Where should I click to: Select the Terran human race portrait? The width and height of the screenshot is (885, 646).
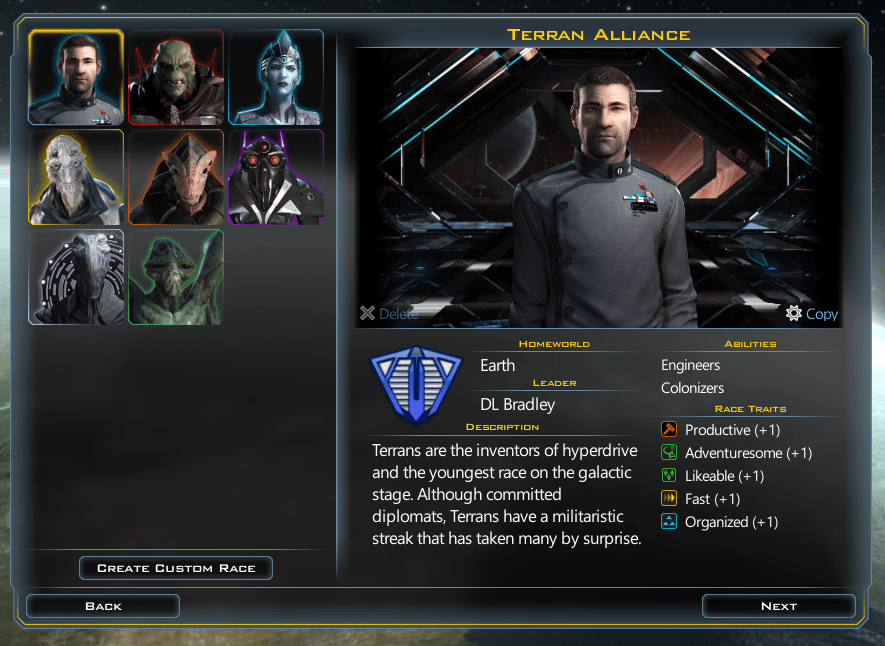click(x=76, y=78)
